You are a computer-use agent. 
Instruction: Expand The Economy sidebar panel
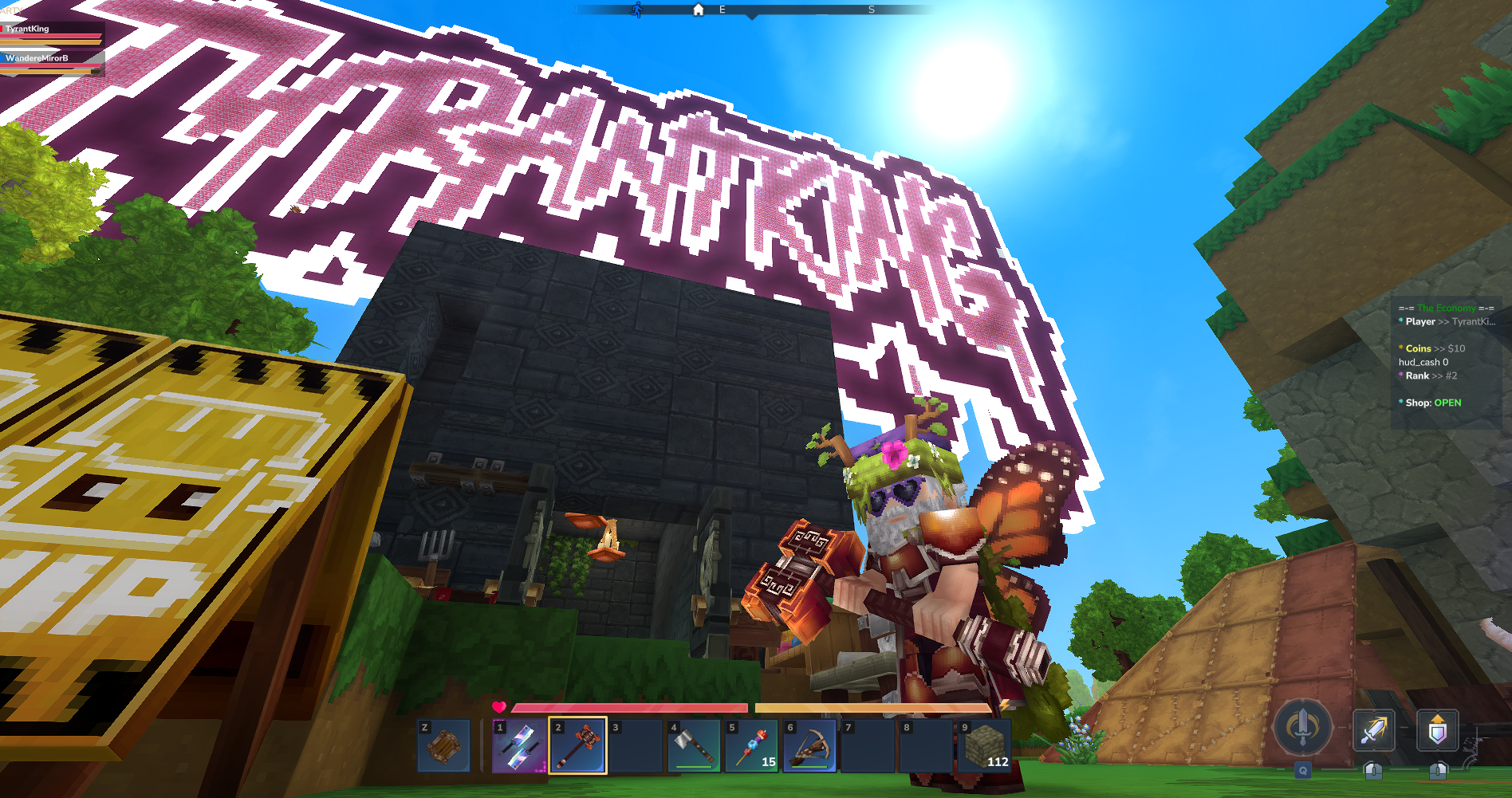pyautogui.click(x=1445, y=308)
